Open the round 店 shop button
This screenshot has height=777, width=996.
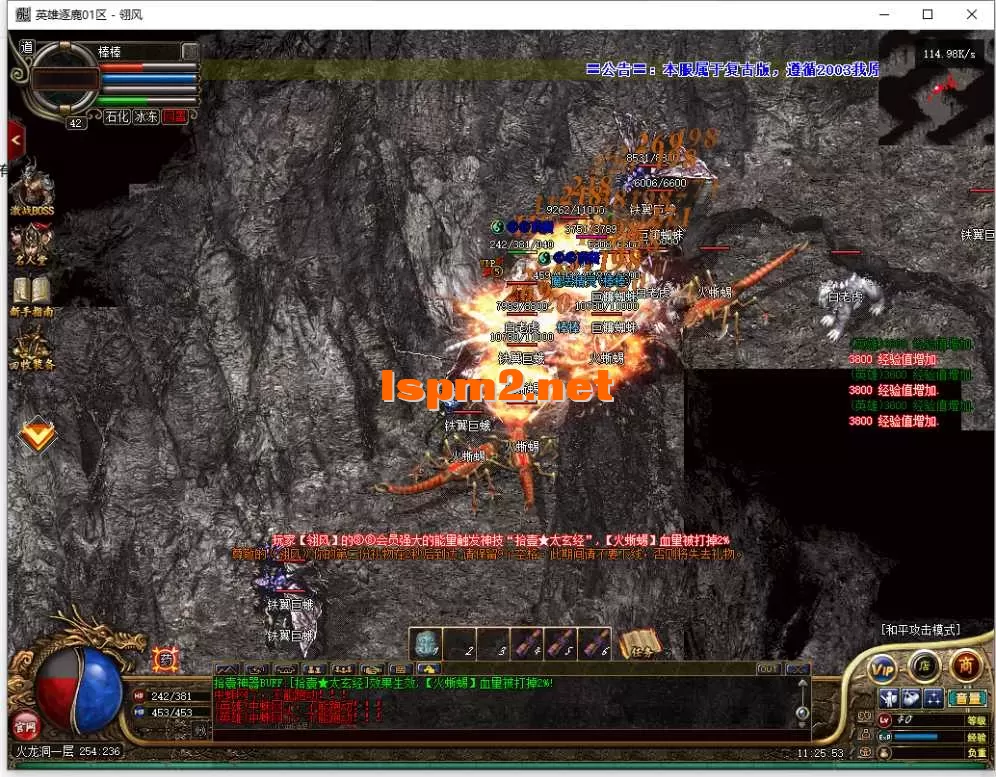[924, 664]
